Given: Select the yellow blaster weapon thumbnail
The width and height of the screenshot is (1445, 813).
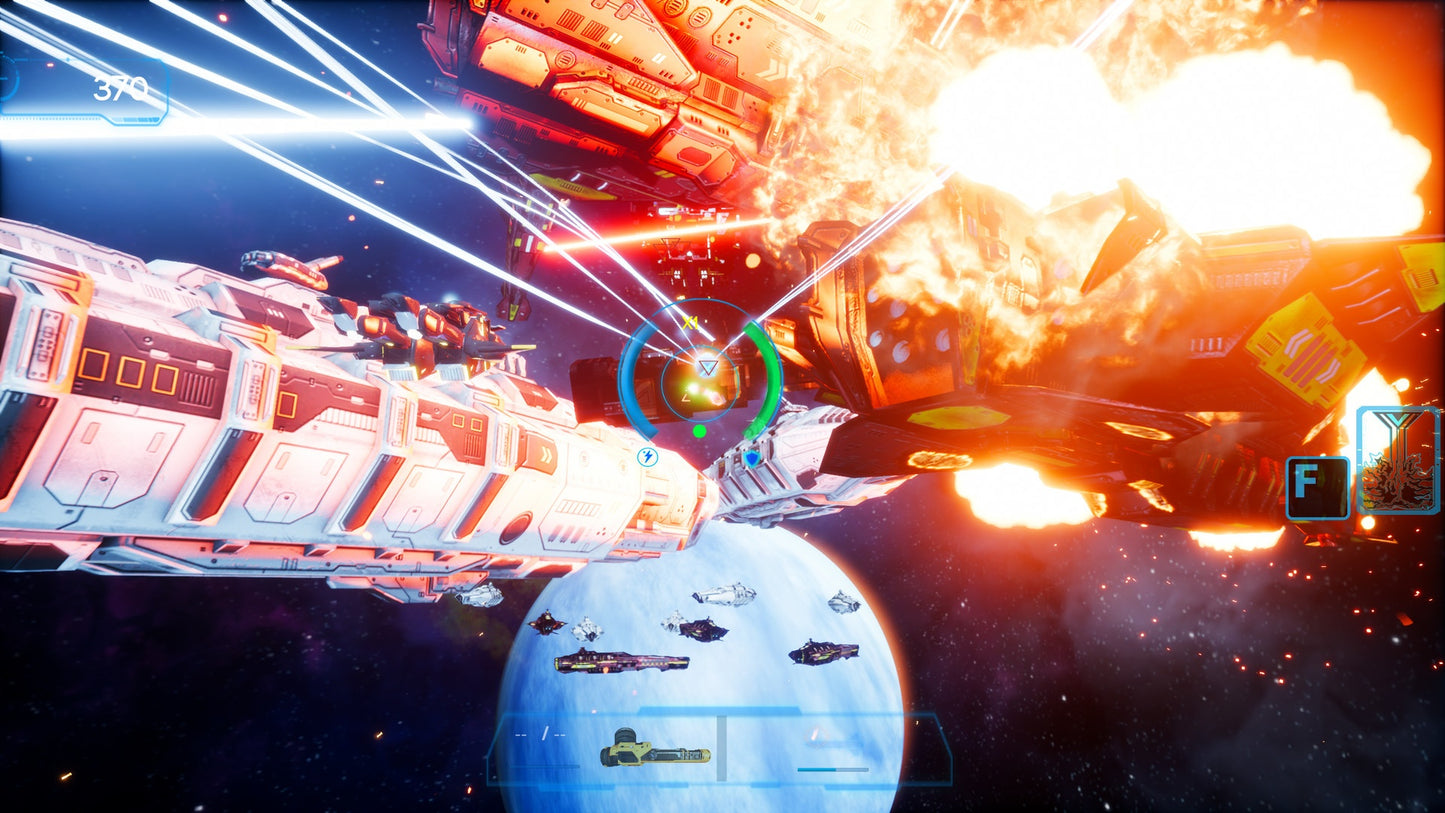Looking at the screenshot, I should (x=656, y=754).
